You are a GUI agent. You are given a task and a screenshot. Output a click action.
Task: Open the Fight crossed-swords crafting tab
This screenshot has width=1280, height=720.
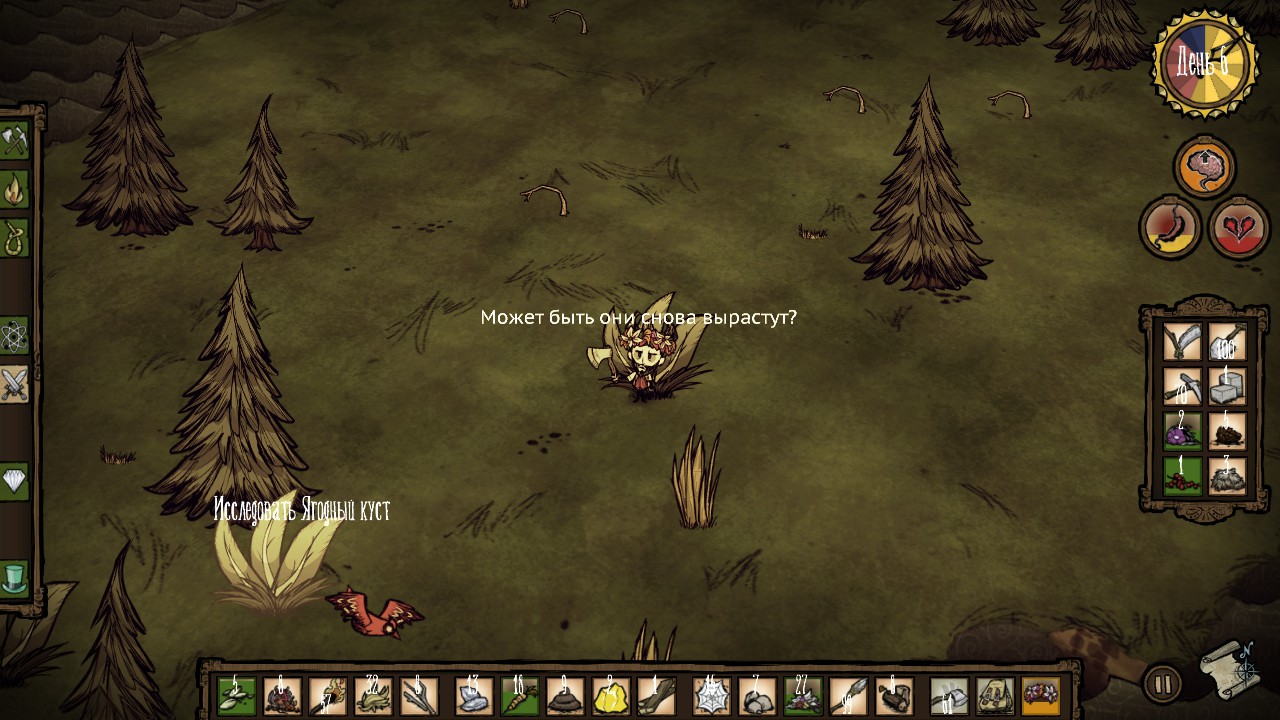[14, 384]
